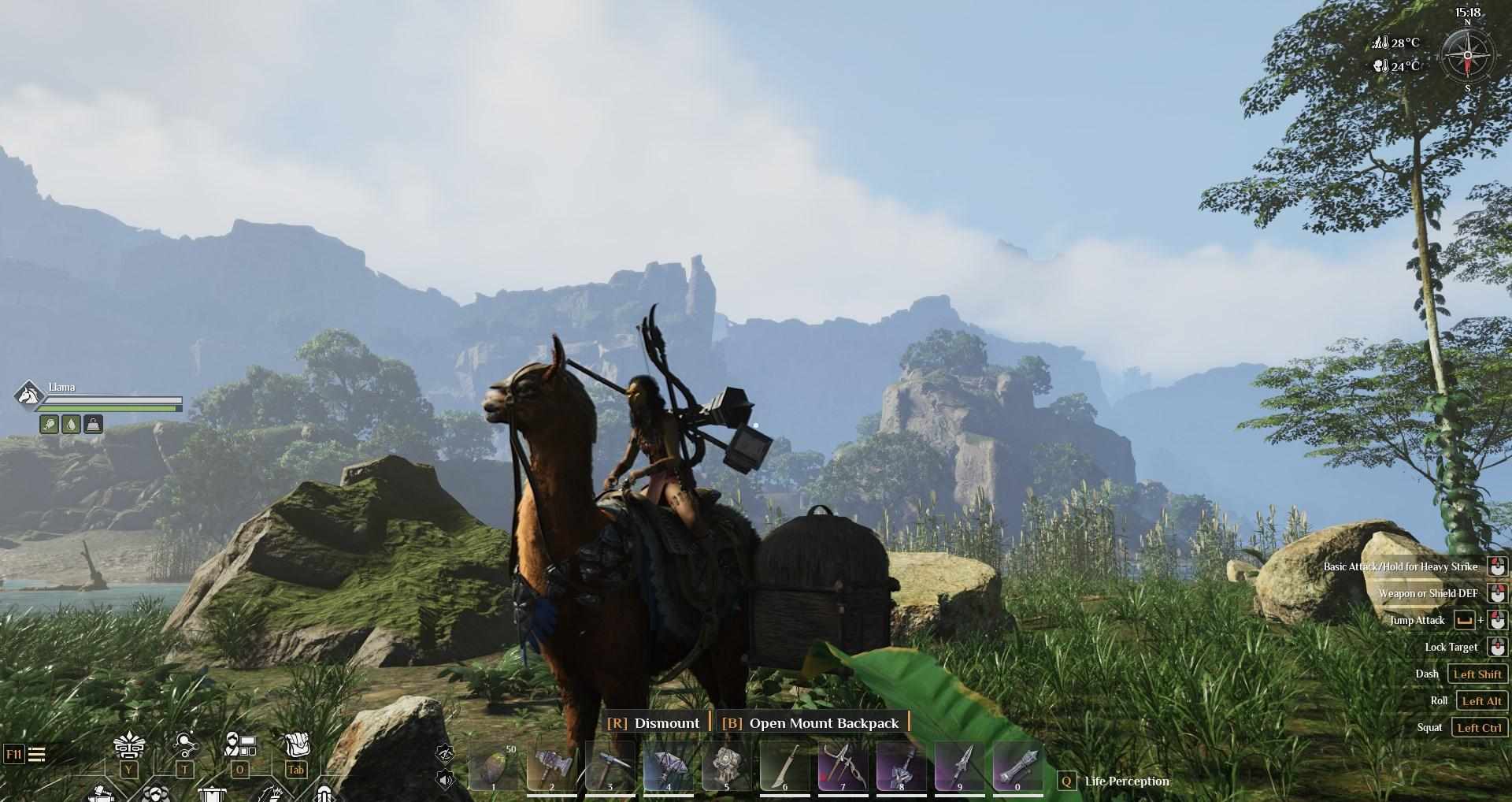The height and width of the screenshot is (802, 1512).
Task: Open the character panel icon
Action: pos(240,744)
